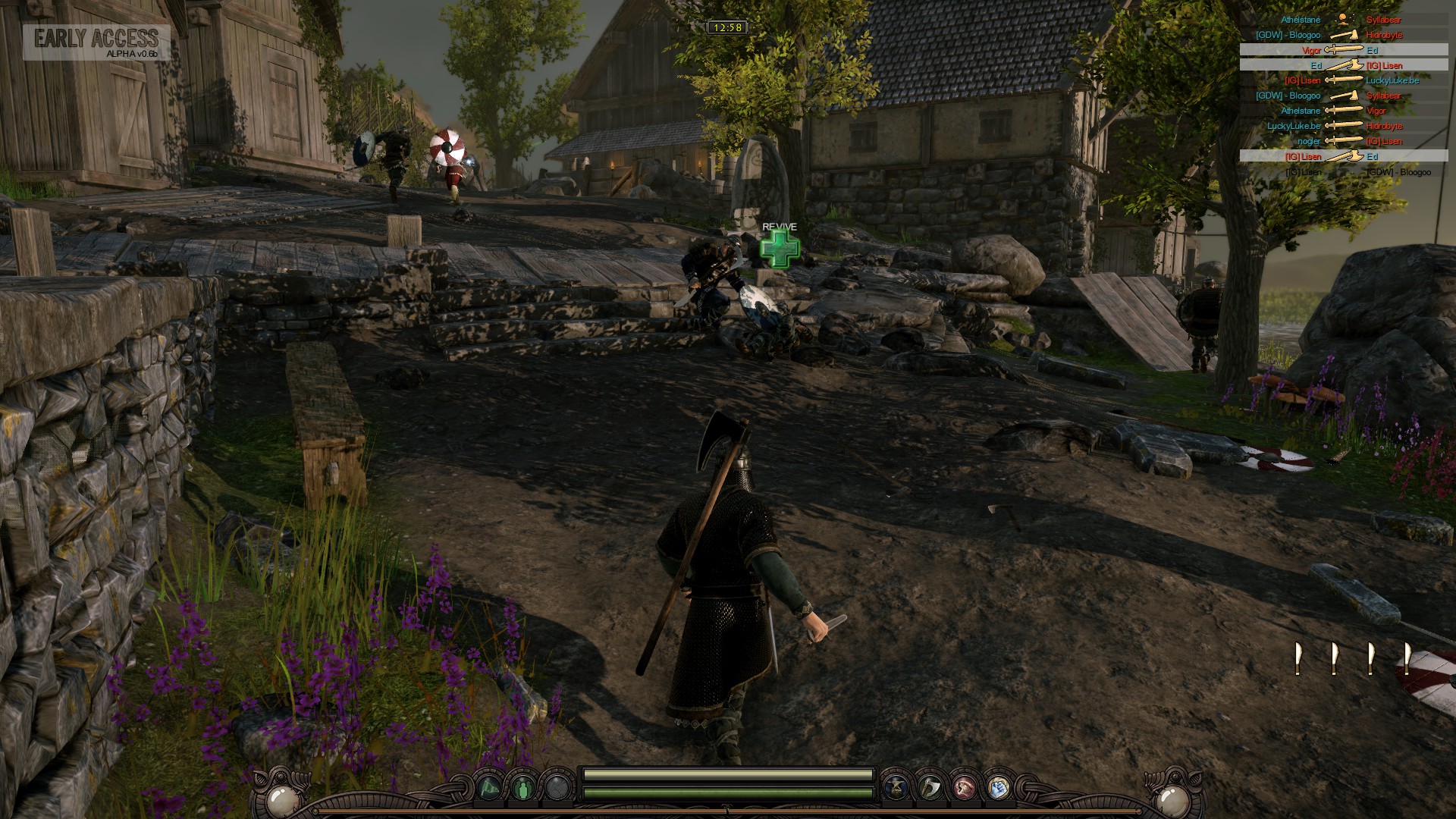Image resolution: width=1456 pixels, height=819 pixels.
Task: Choose the battle axe ability icon
Action: 930,788
